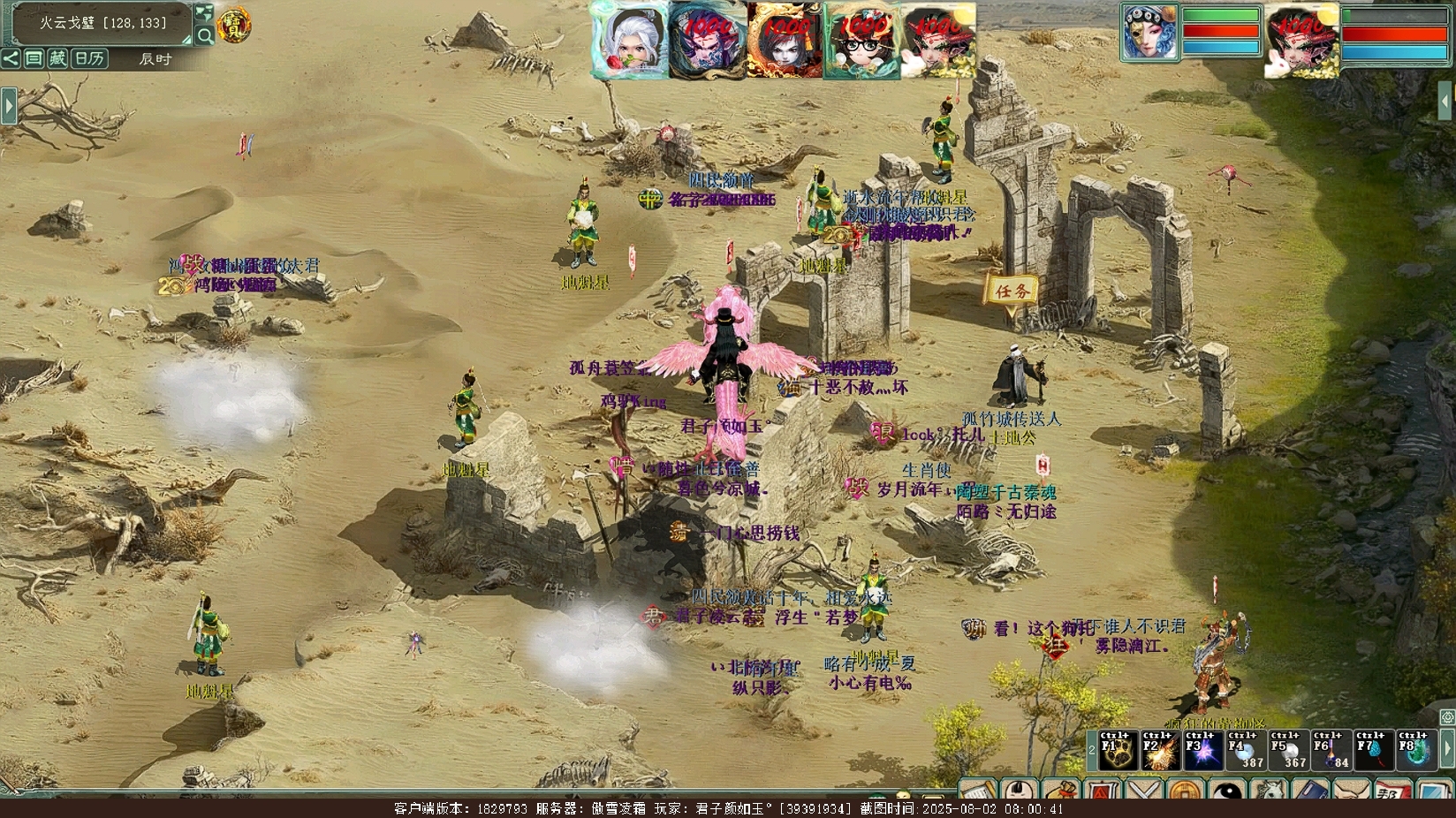Expand the left side panel arrow
This screenshot has width=1456, height=818.
[9, 105]
